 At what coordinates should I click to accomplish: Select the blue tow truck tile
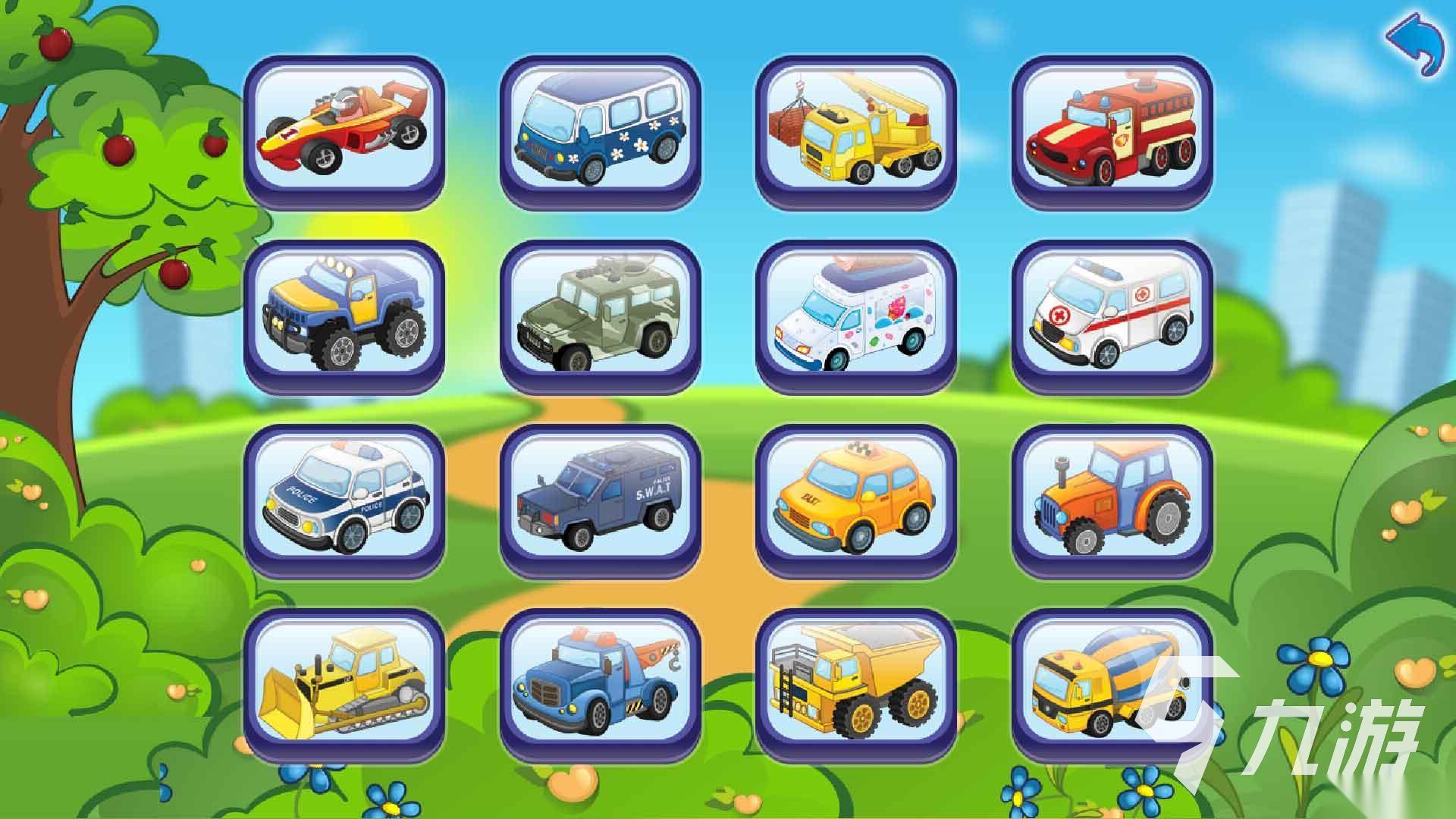click(600, 681)
